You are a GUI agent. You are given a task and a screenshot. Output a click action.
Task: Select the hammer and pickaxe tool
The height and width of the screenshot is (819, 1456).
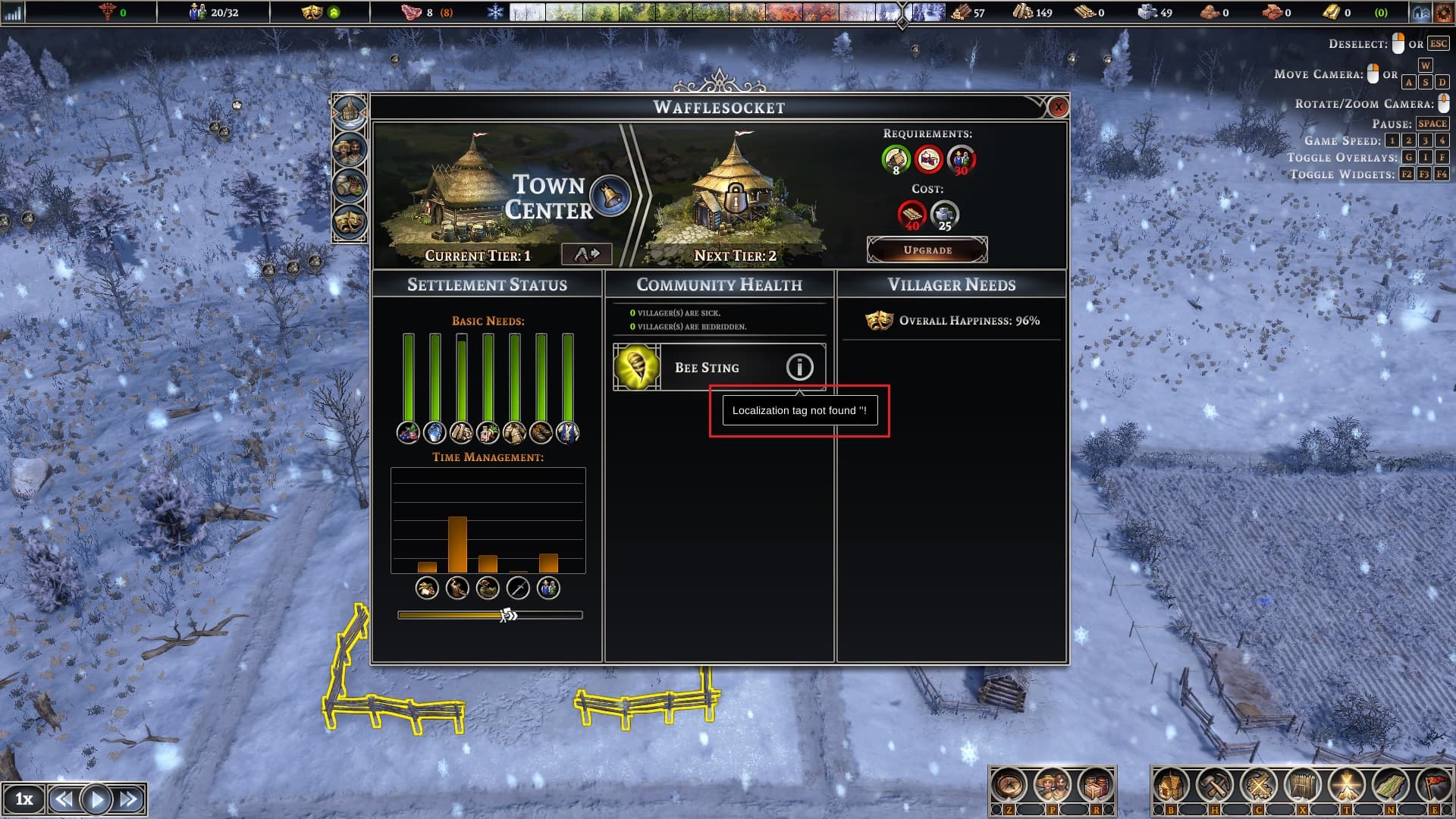1215,786
